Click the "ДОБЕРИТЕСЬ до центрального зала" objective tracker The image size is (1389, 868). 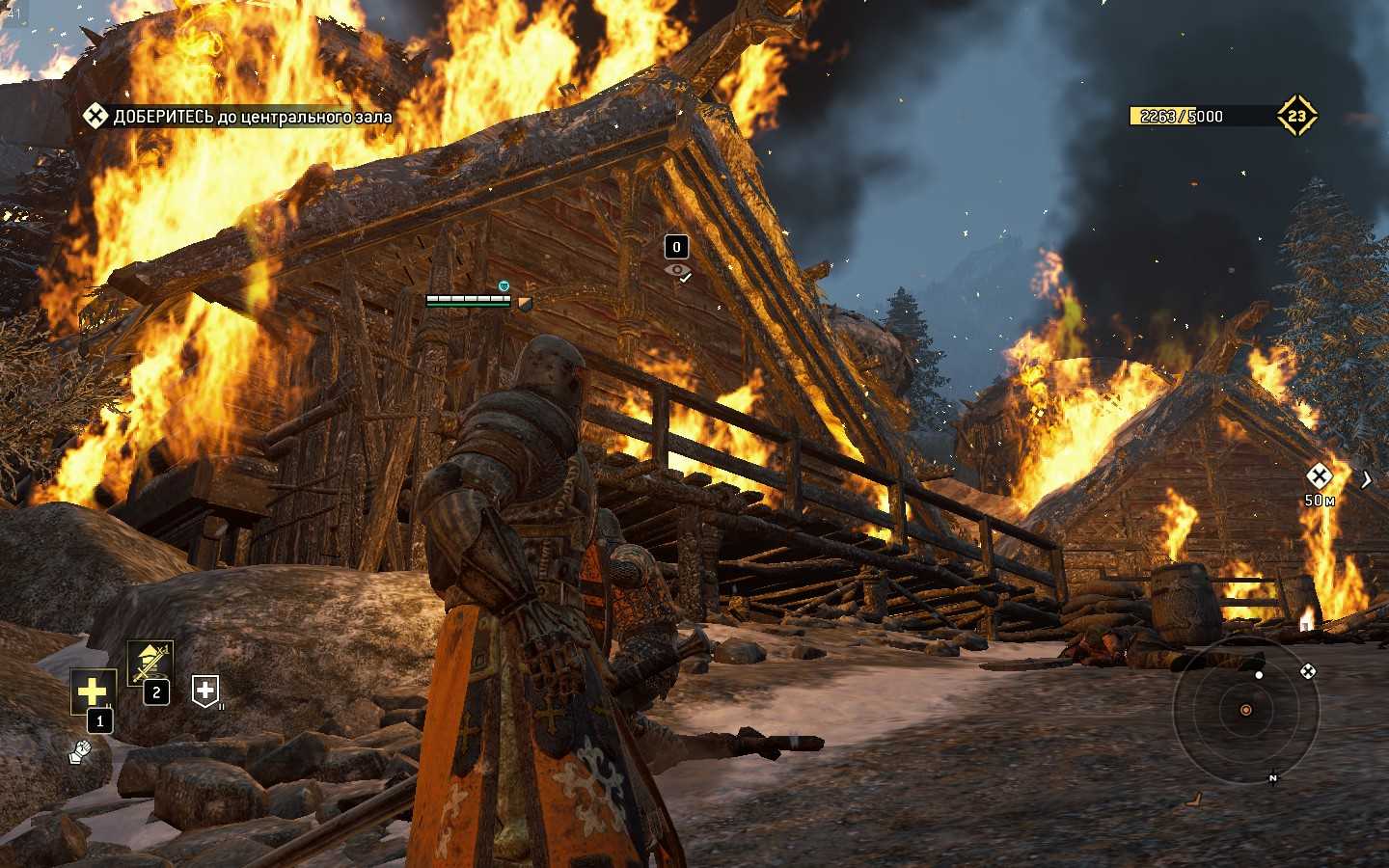coord(238,117)
